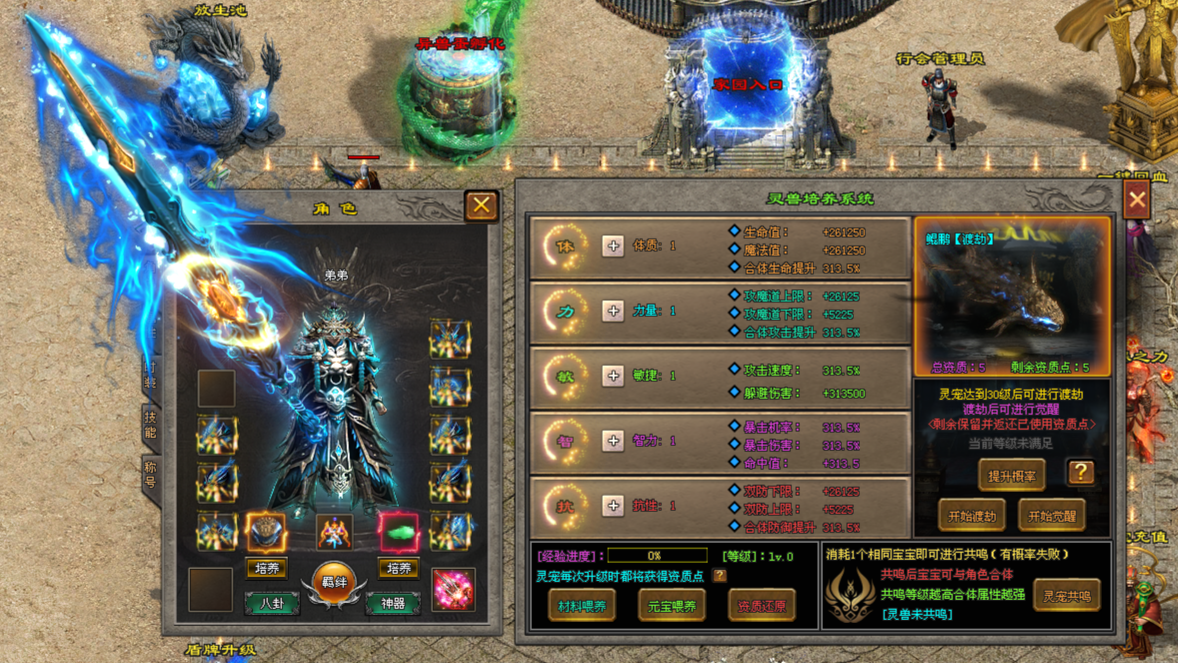The image size is (1178, 663).
Task: Close the spirit beast cultivation window
Action: (x=1137, y=200)
